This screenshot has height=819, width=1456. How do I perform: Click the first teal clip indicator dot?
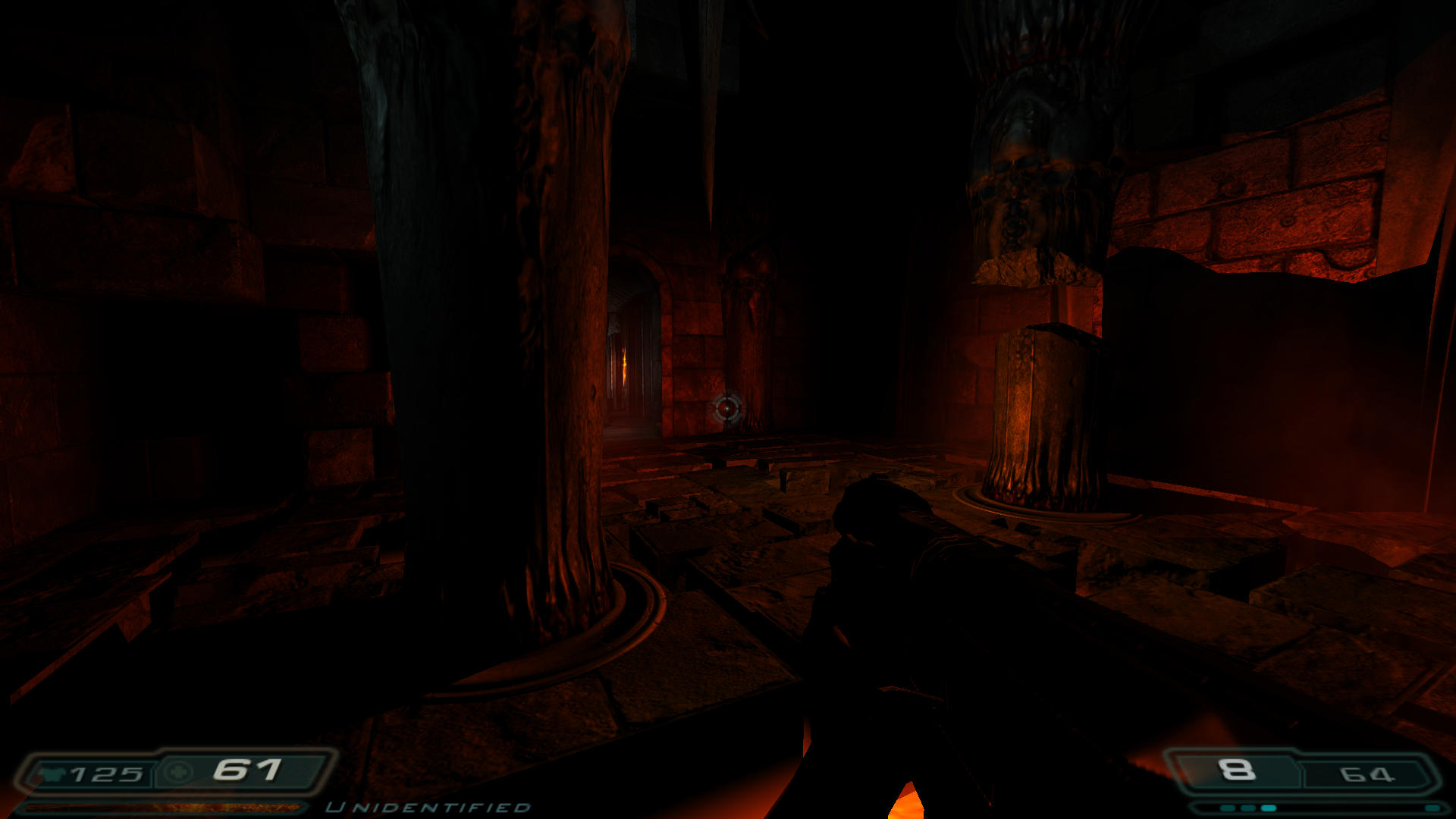tap(1228, 808)
